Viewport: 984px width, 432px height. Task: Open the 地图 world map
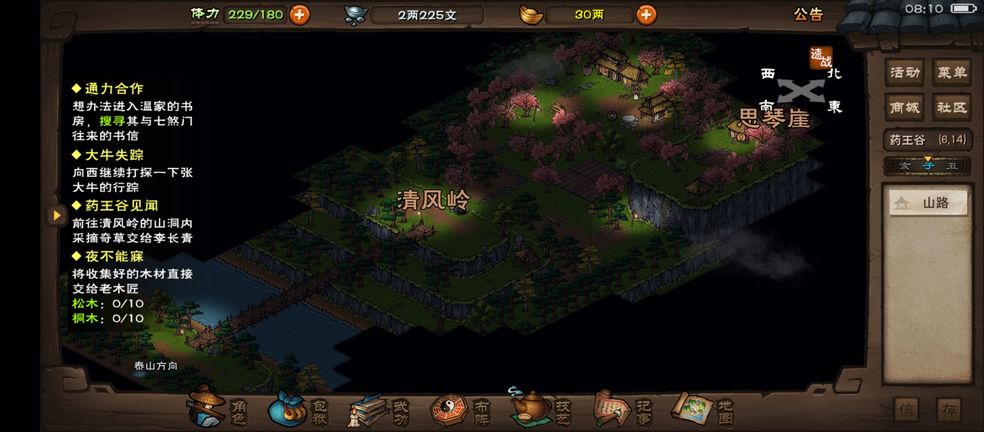(704, 408)
